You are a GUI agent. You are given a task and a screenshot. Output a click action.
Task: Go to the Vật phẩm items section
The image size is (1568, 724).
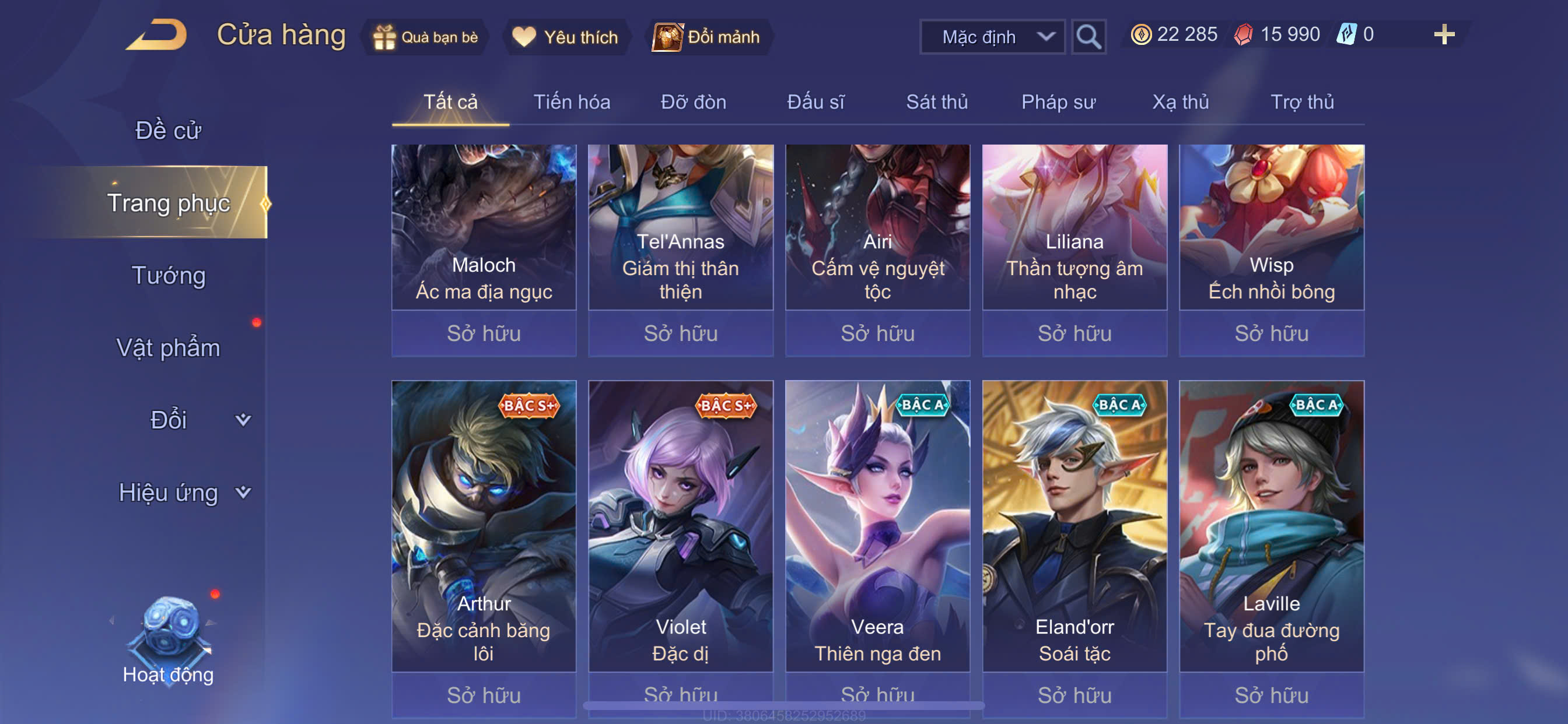168,348
